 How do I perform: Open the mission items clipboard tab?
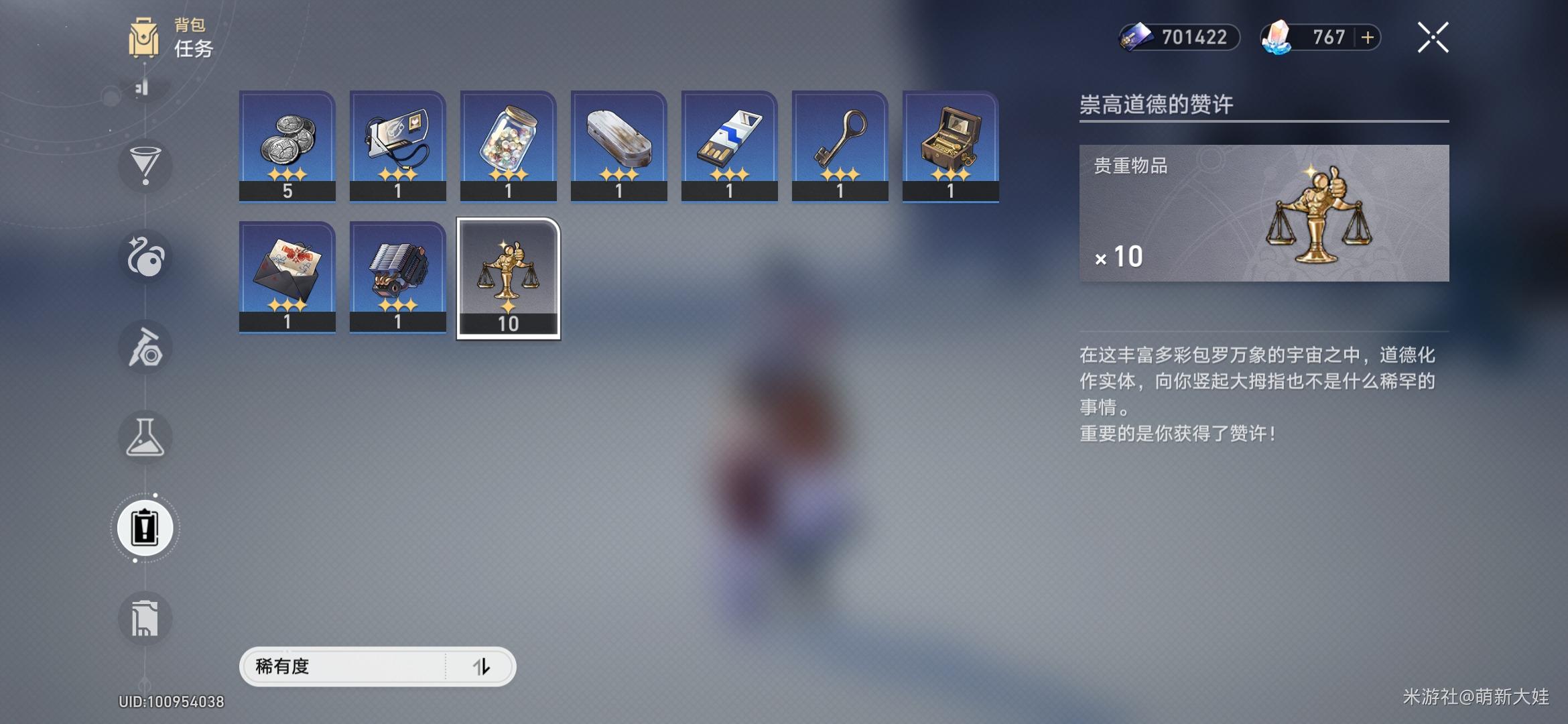(x=145, y=528)
